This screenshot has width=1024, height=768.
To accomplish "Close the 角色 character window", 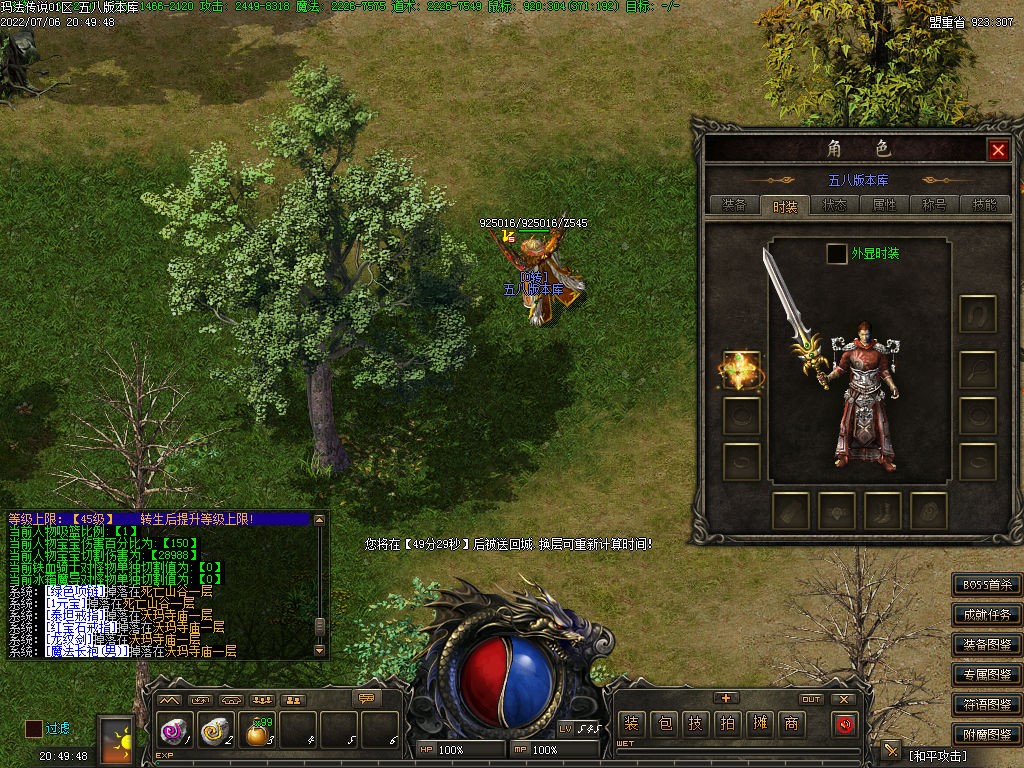I will click(x=997, y=150).
